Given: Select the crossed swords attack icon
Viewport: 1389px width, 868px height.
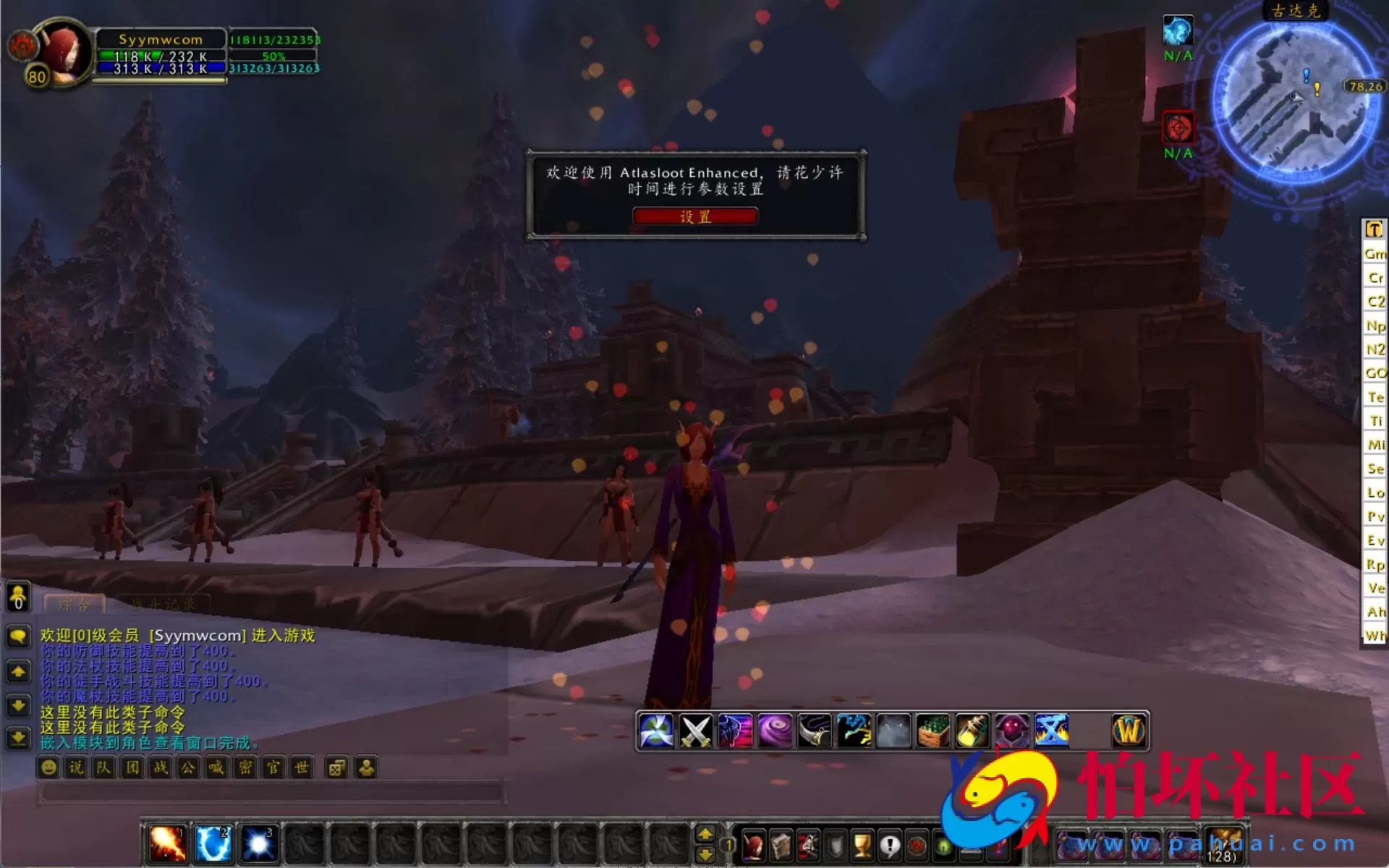Looking at the screenshot, I should pyautogui.click(x=694, y=729).
